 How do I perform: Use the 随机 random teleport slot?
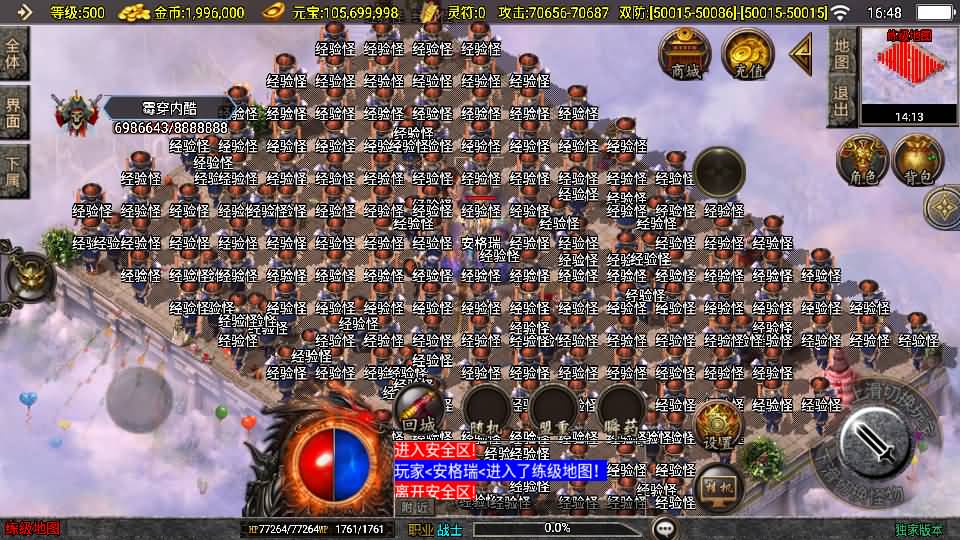click(489, 411)
